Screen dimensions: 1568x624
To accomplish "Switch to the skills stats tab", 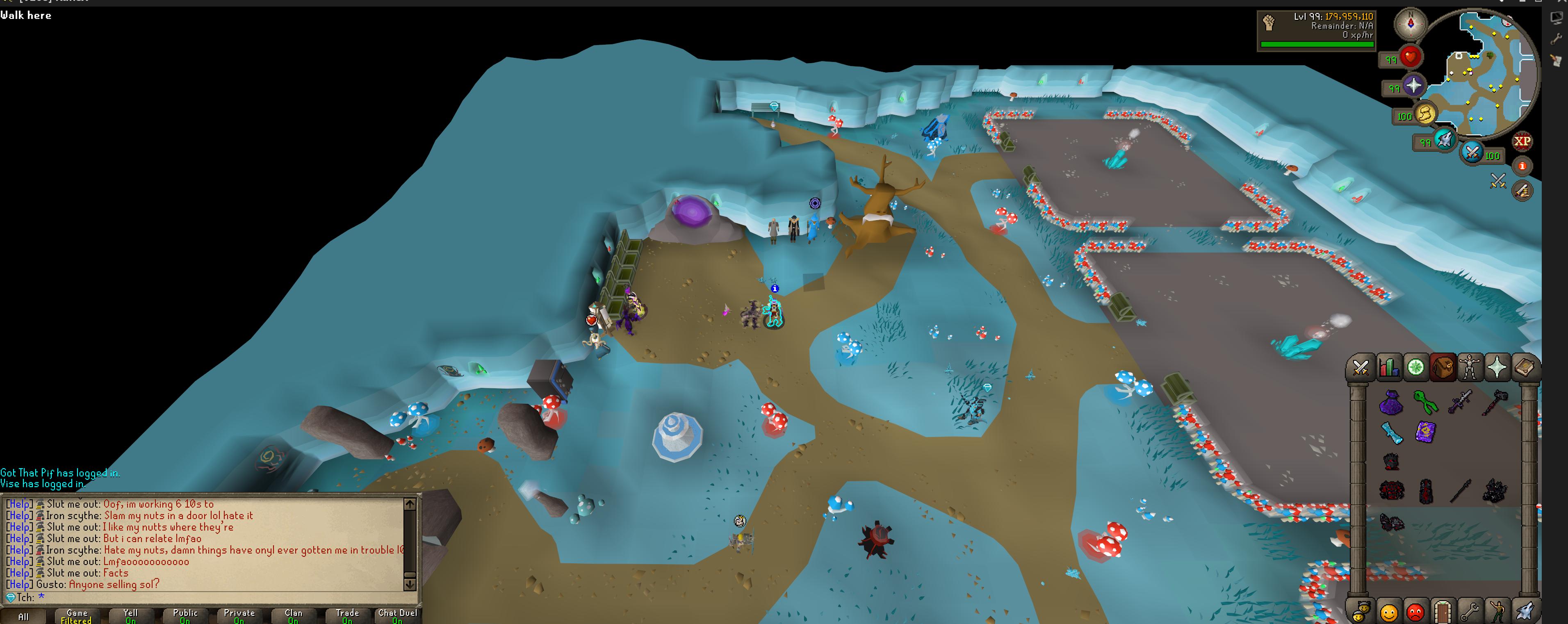I will pyautogui.click(x=1388, y=368).
